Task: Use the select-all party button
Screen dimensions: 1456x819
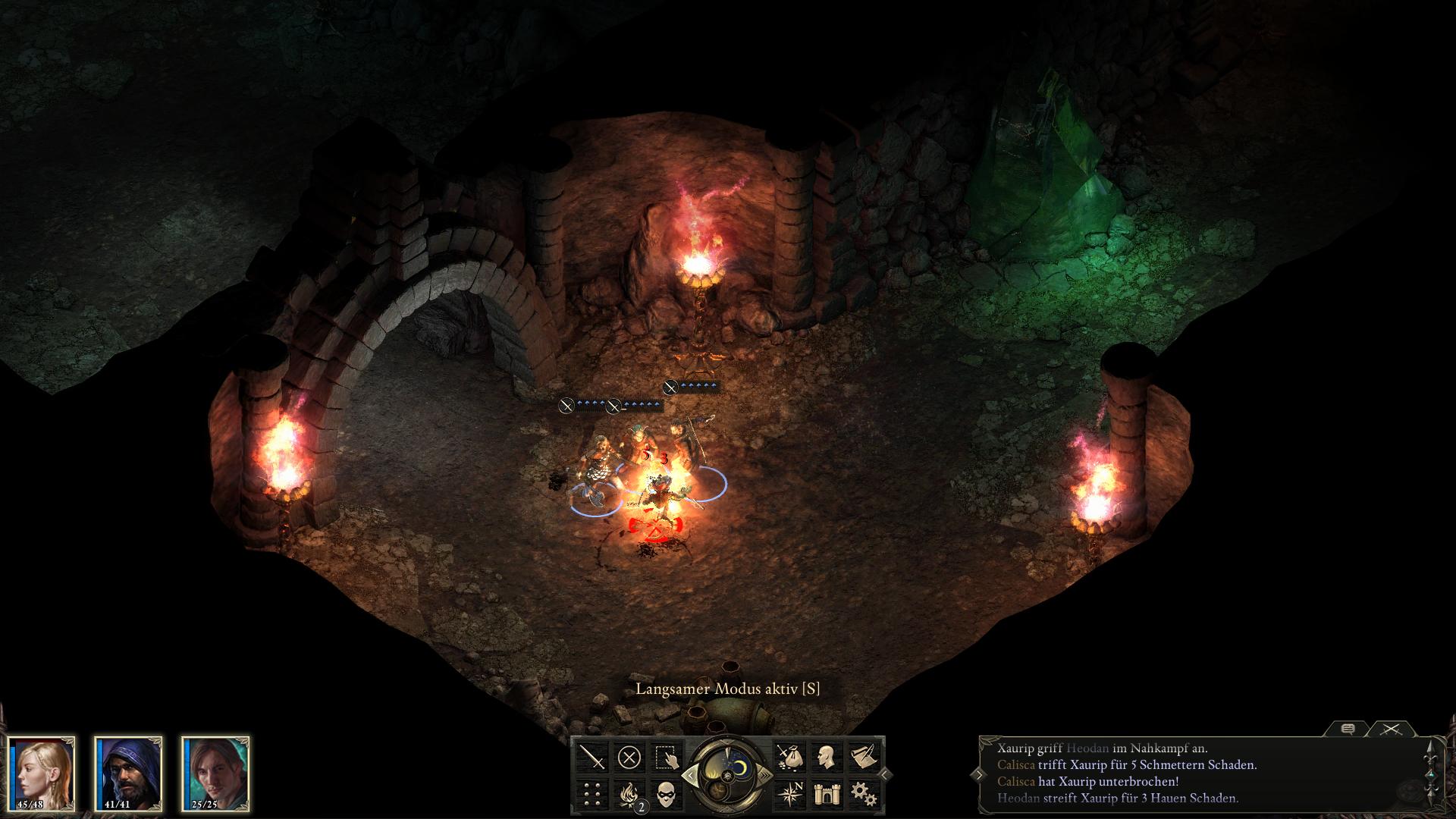Action: coord(666,757)
